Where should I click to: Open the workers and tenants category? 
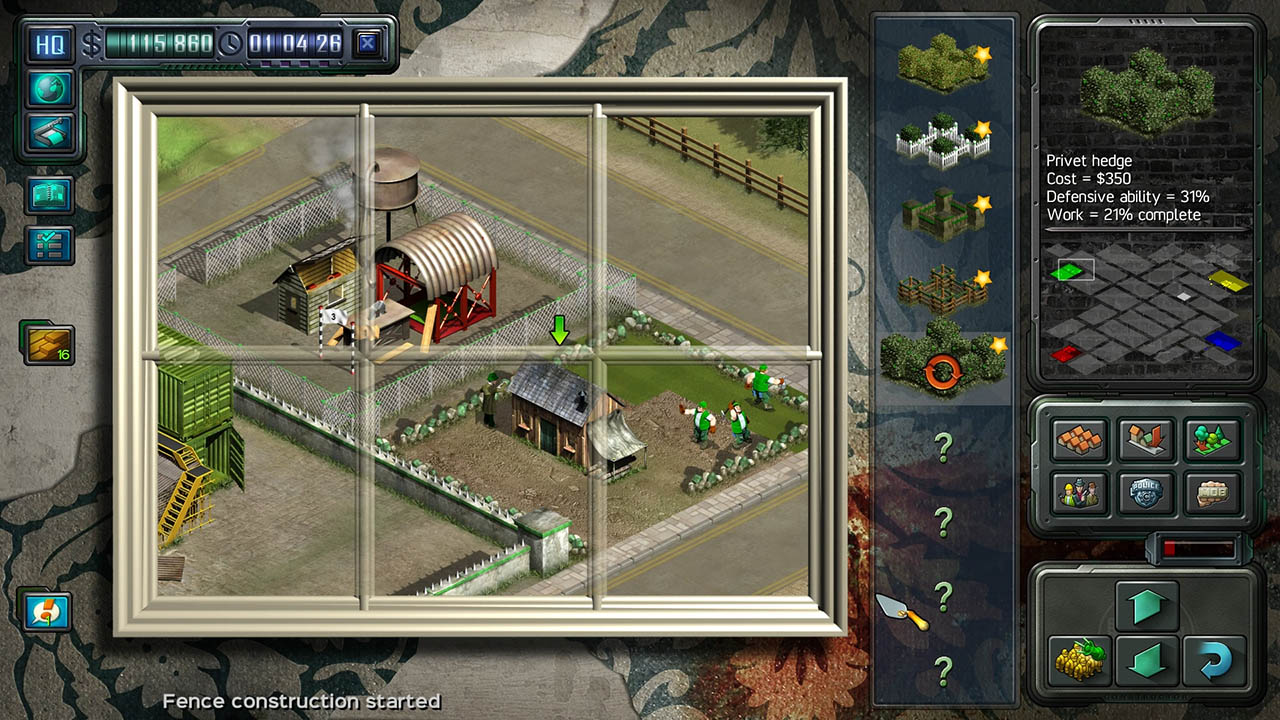1081,493
